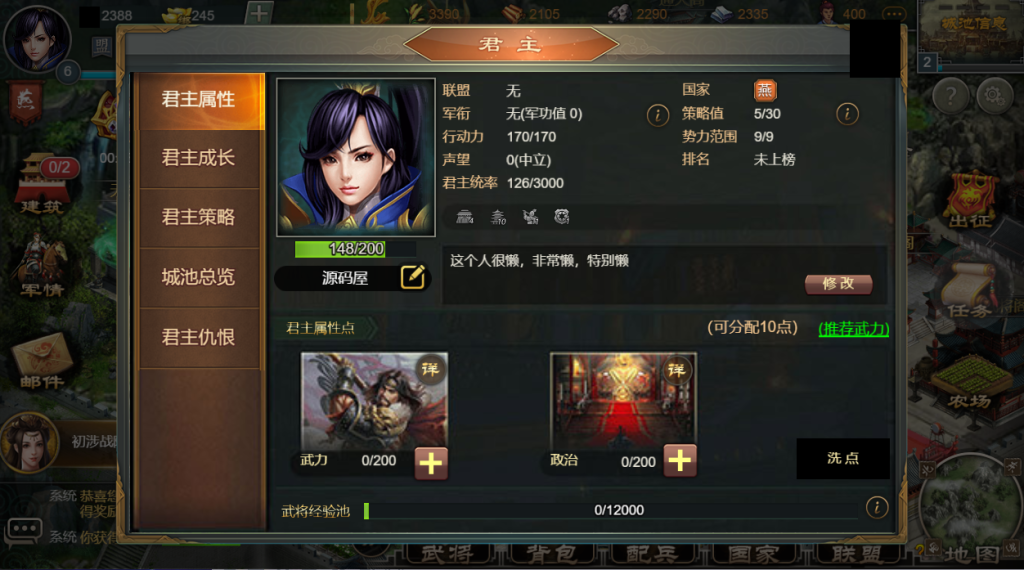Open 武力 details via the 详 badge
The width and height of the screenshot is (1024, 570).
click(430, 370)
